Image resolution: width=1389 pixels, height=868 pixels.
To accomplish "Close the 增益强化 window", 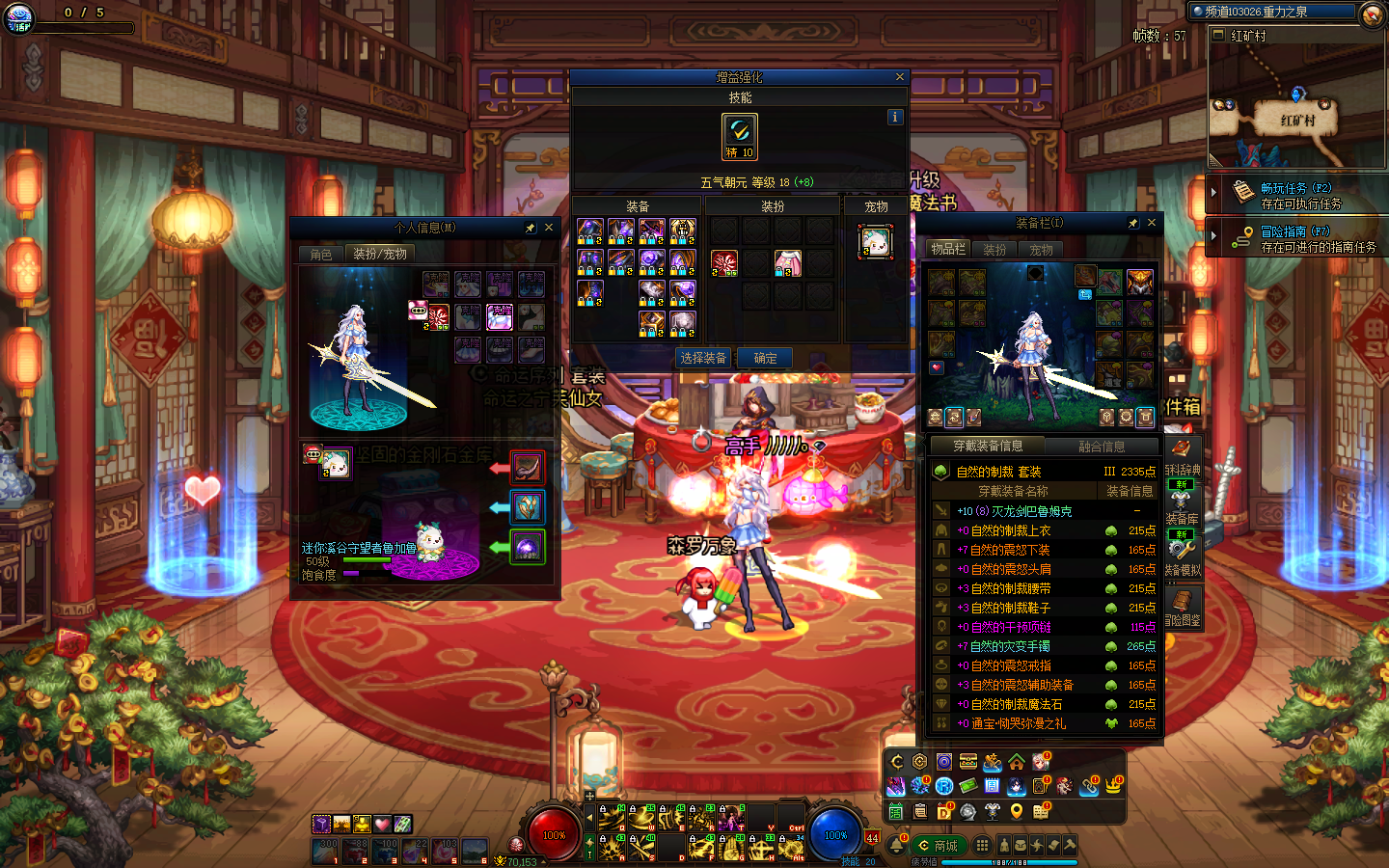I will click(900, 77).
